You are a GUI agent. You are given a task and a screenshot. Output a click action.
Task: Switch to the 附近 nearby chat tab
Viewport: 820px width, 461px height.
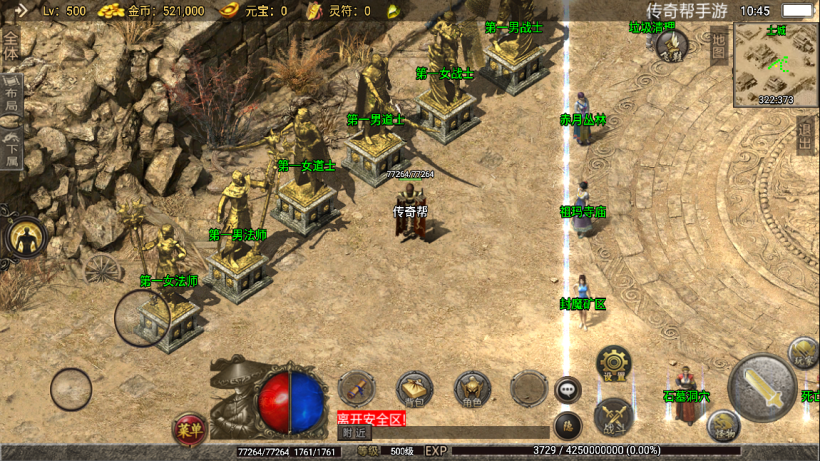353,433
